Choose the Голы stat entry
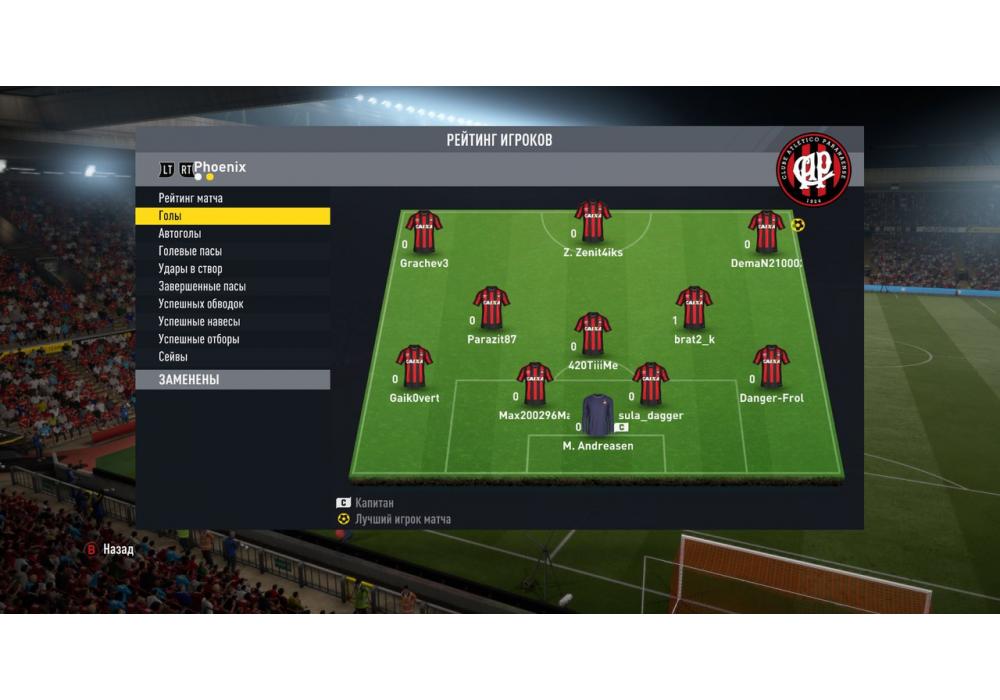The width and height of the screenshot is (1000, 700). click(171, 216)
